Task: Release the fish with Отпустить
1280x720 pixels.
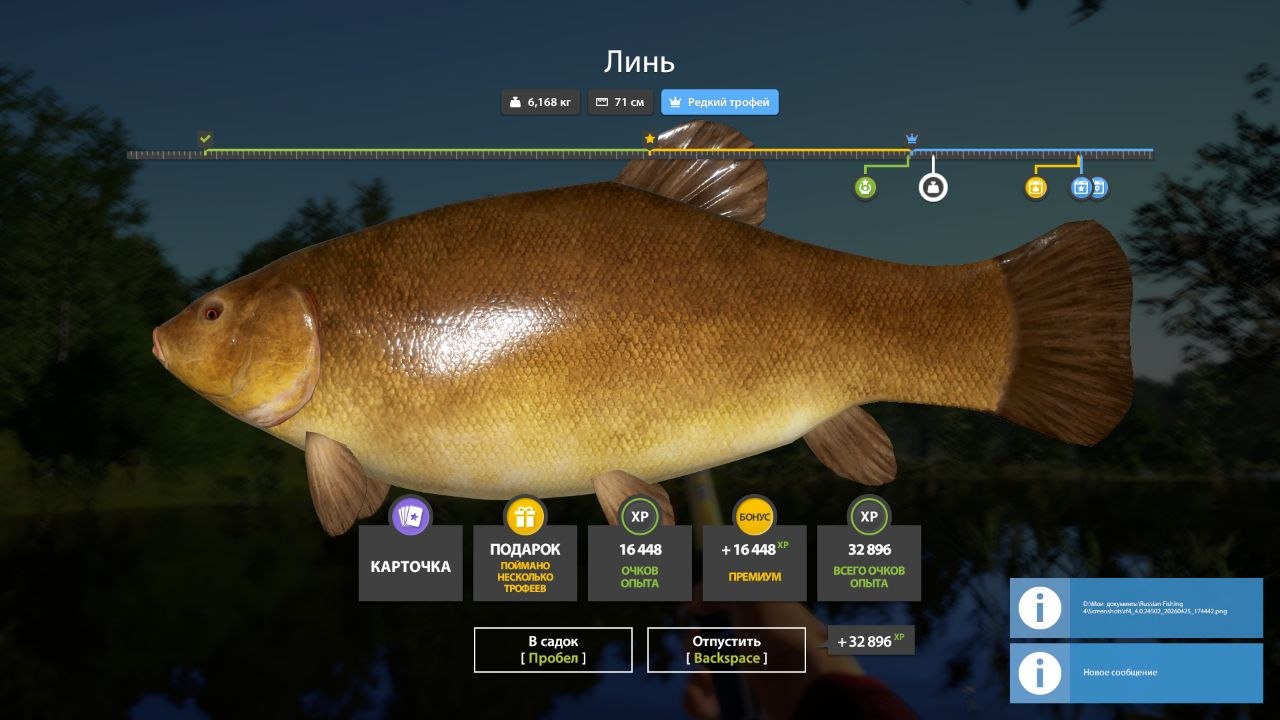Action: (x=726, y=650)
